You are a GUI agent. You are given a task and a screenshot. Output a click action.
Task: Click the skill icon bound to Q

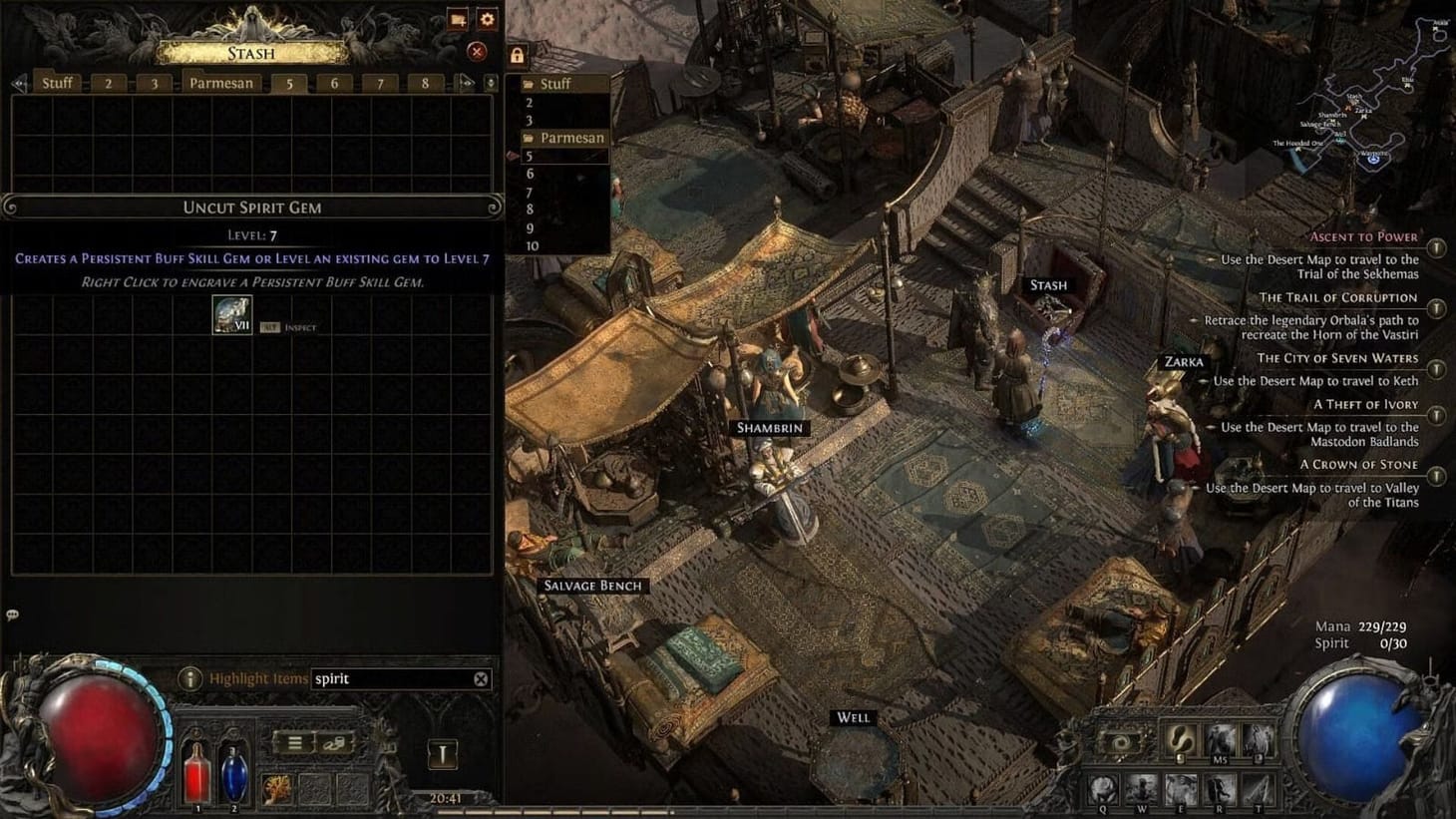pos(1104,786)
